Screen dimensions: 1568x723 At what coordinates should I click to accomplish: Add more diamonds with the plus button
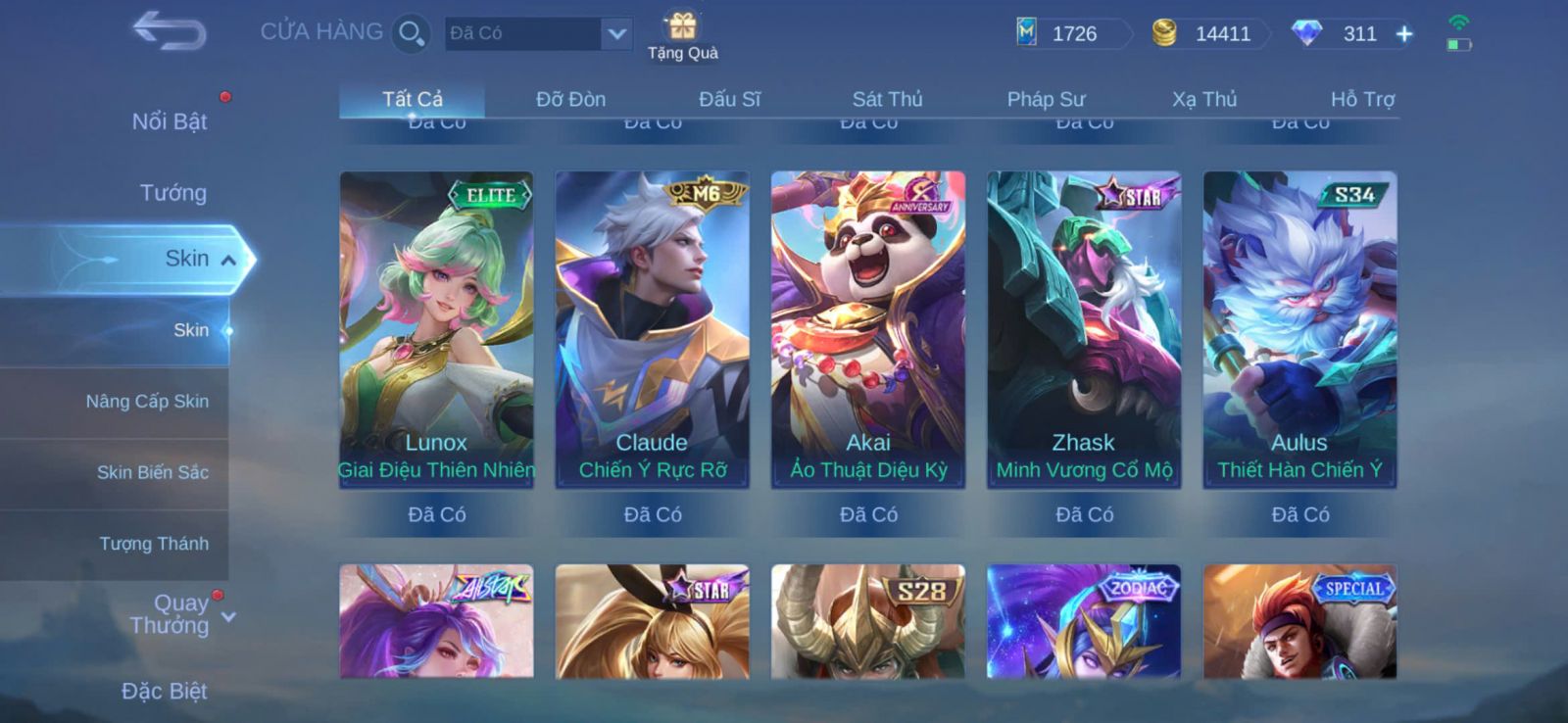click(1404, 34)
